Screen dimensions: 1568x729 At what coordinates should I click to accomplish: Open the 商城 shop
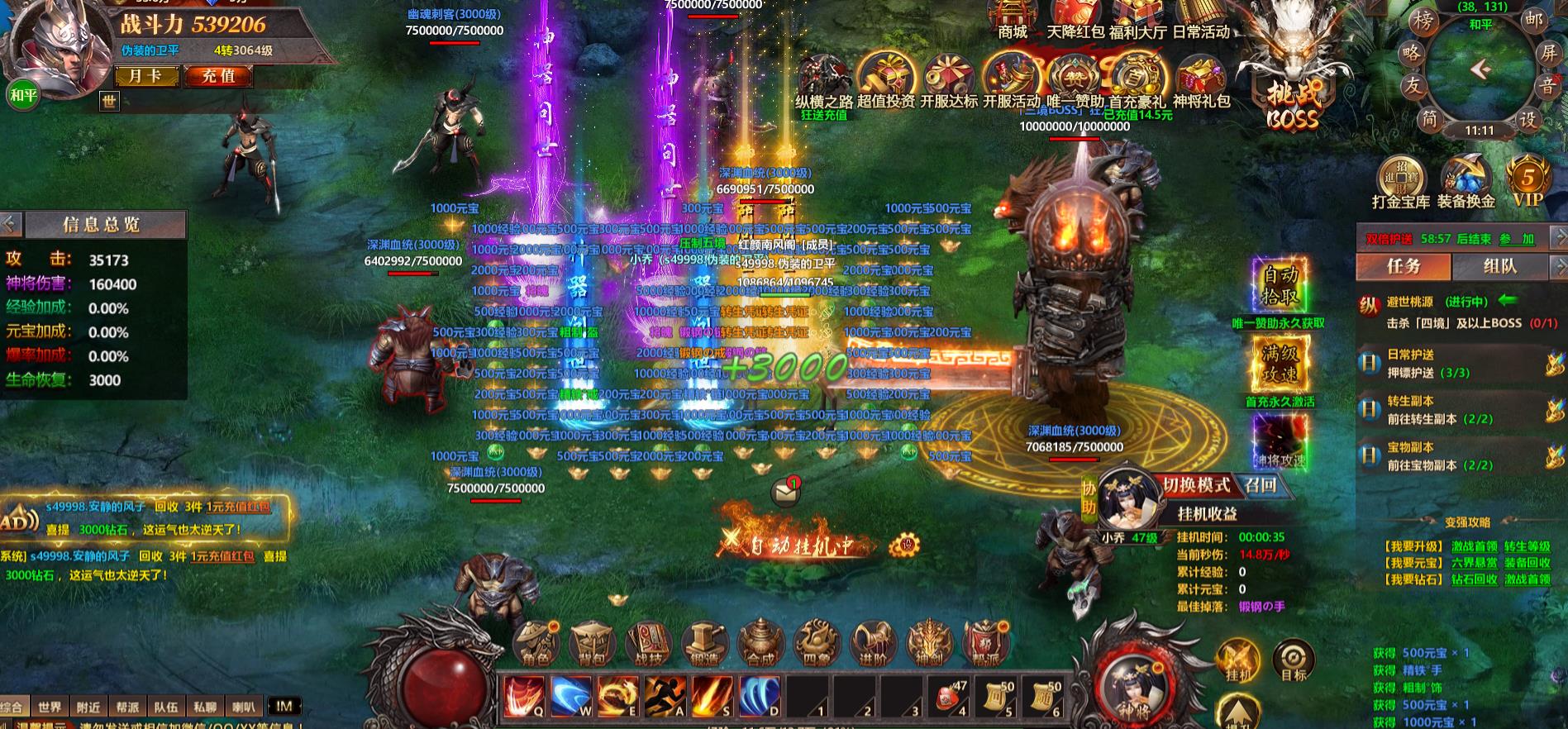pyautogui.click(x=1013, y=21)
